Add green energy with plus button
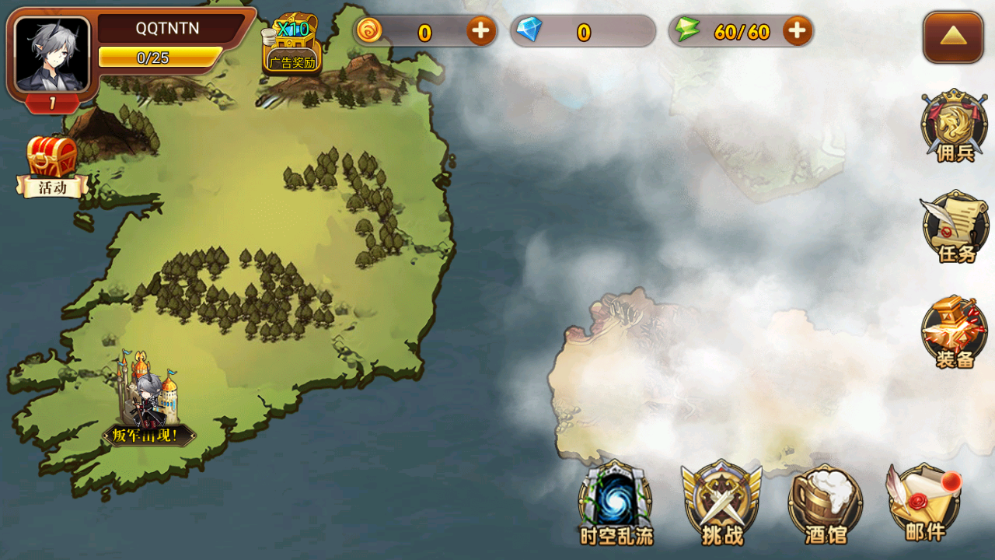The height and width of the screenshot is (560, 995). point(796,31)
